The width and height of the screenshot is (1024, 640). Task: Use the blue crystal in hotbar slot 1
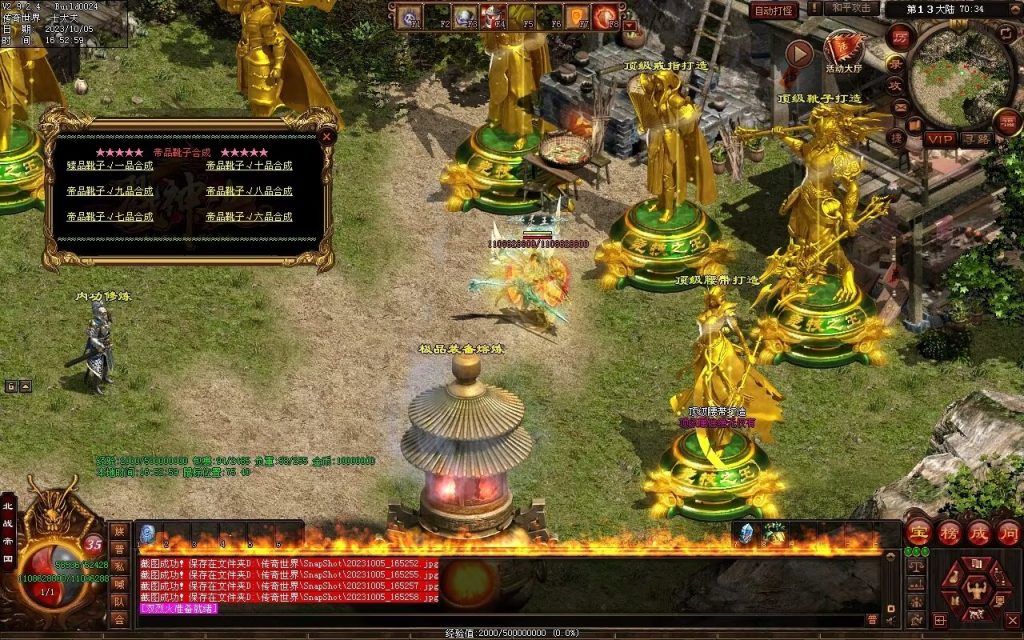[147, 533]
